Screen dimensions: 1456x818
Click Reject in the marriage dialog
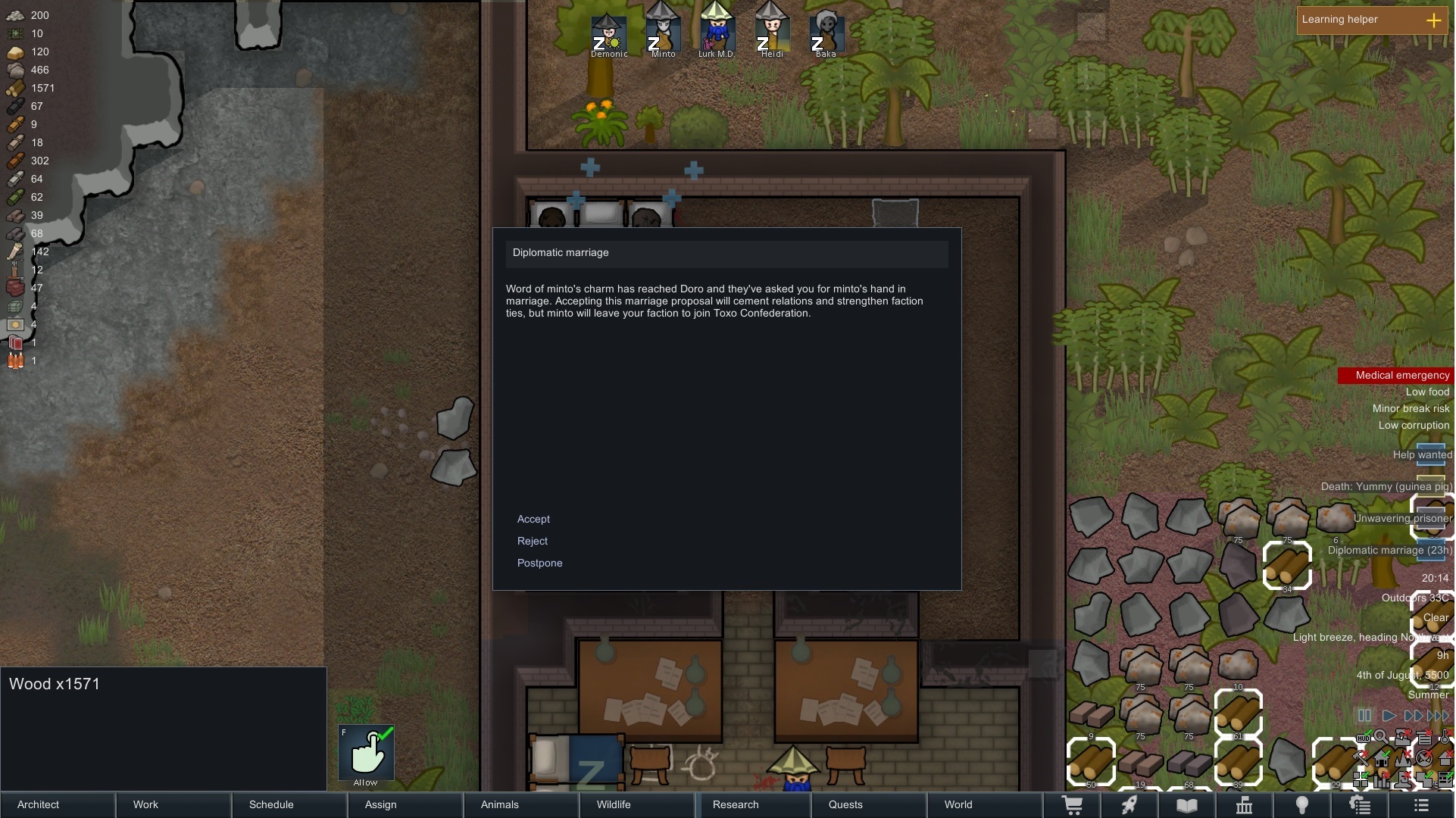[x=533, y=541]
